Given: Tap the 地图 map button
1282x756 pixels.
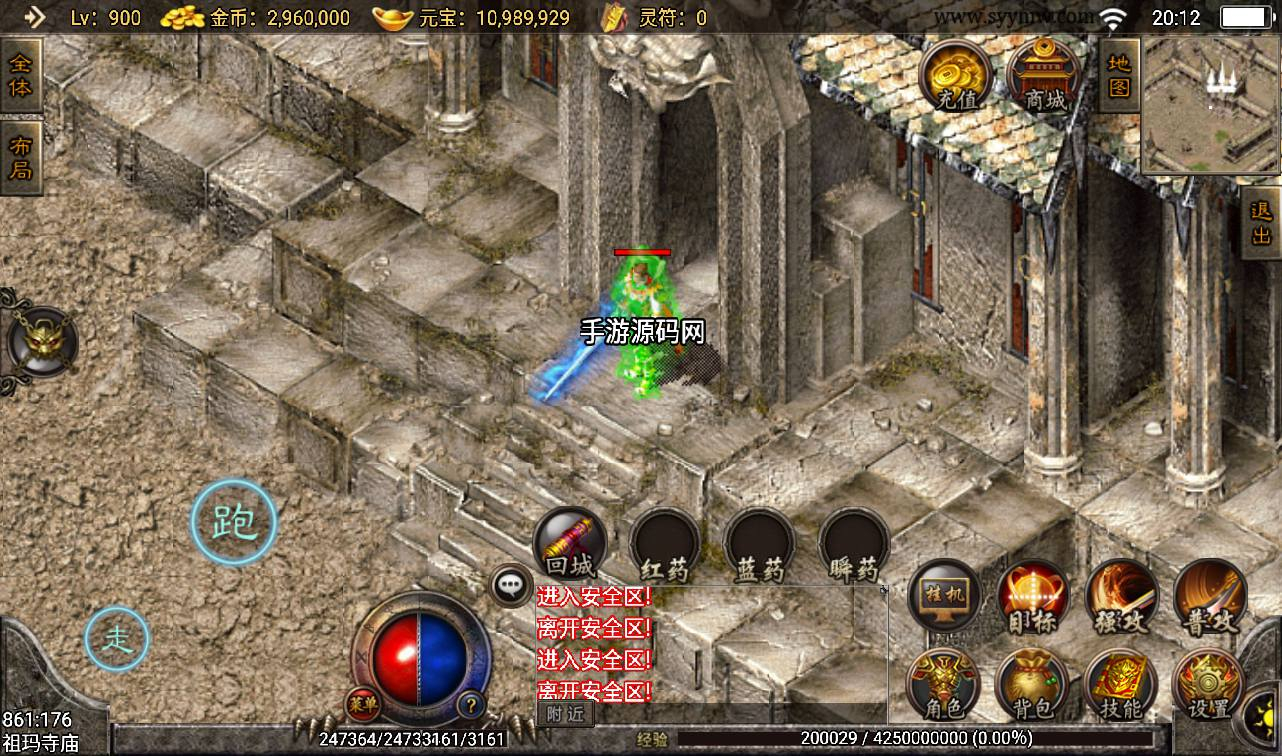Looking at the screenshot, I should [x=1118, y=76].
